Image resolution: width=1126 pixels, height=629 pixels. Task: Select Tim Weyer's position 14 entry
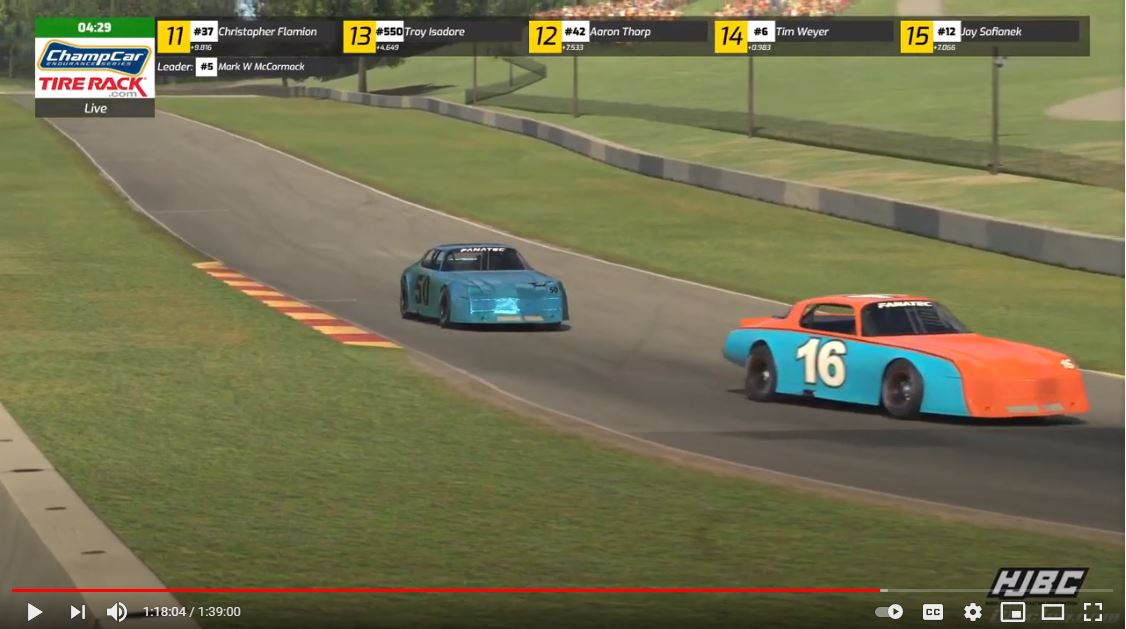pyautogui.click(x=803, y=36)
